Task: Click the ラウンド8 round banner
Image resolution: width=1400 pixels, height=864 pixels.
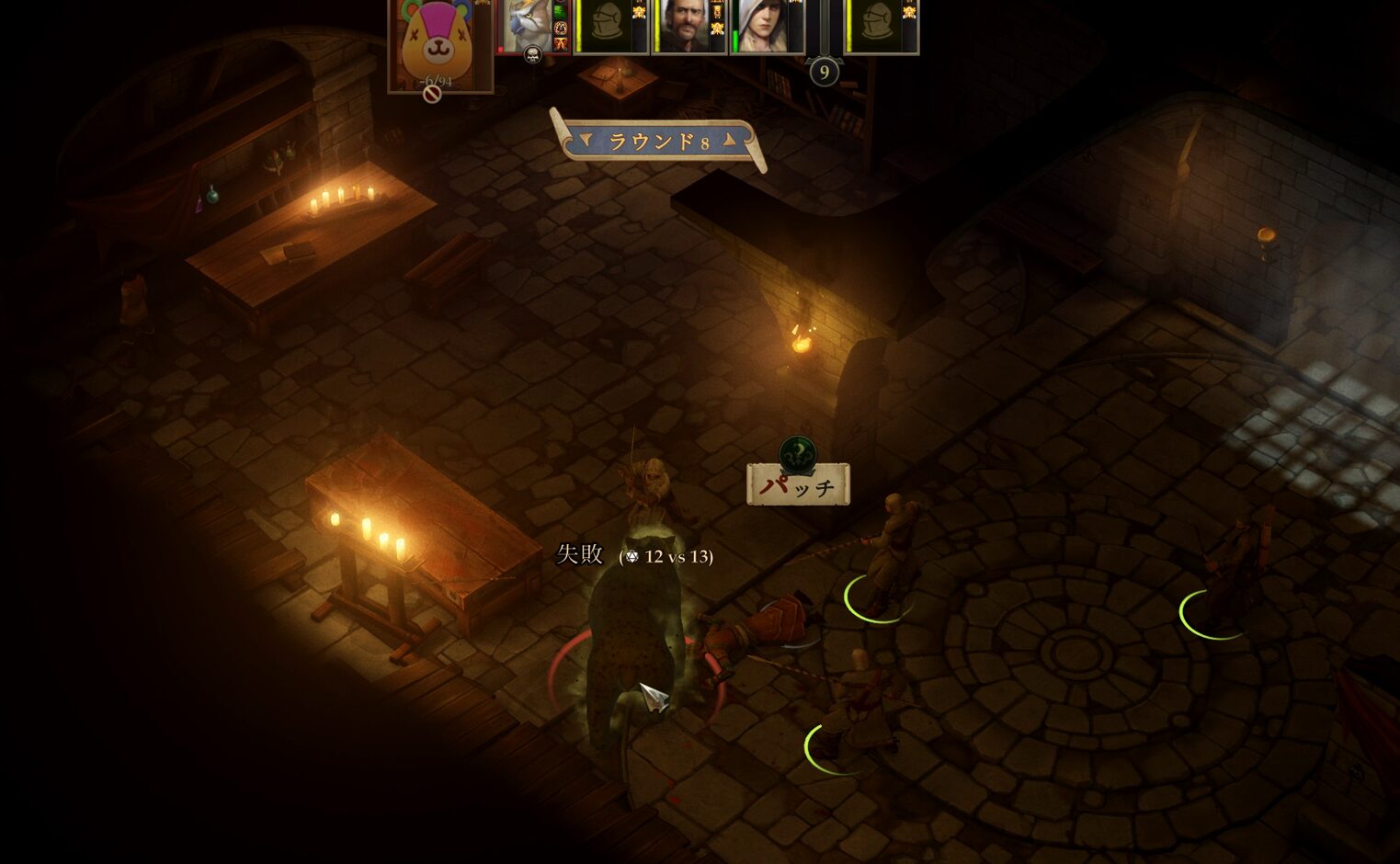Action: [657, 142]
